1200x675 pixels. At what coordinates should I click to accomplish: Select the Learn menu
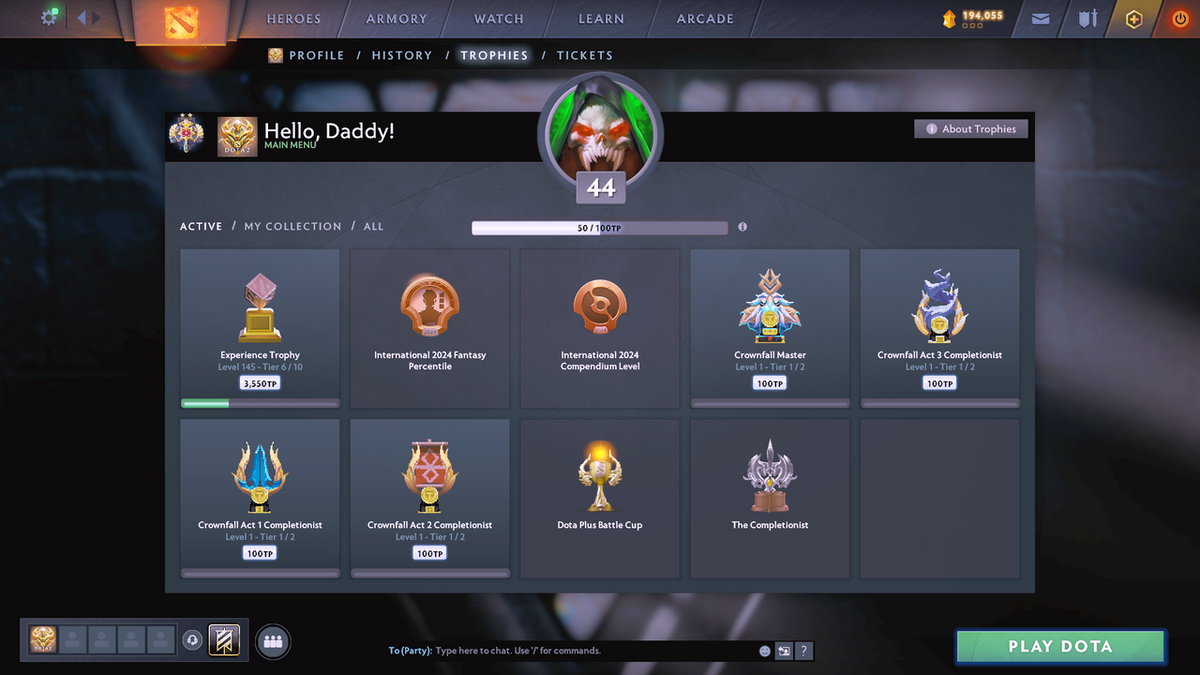coord(601,19)
